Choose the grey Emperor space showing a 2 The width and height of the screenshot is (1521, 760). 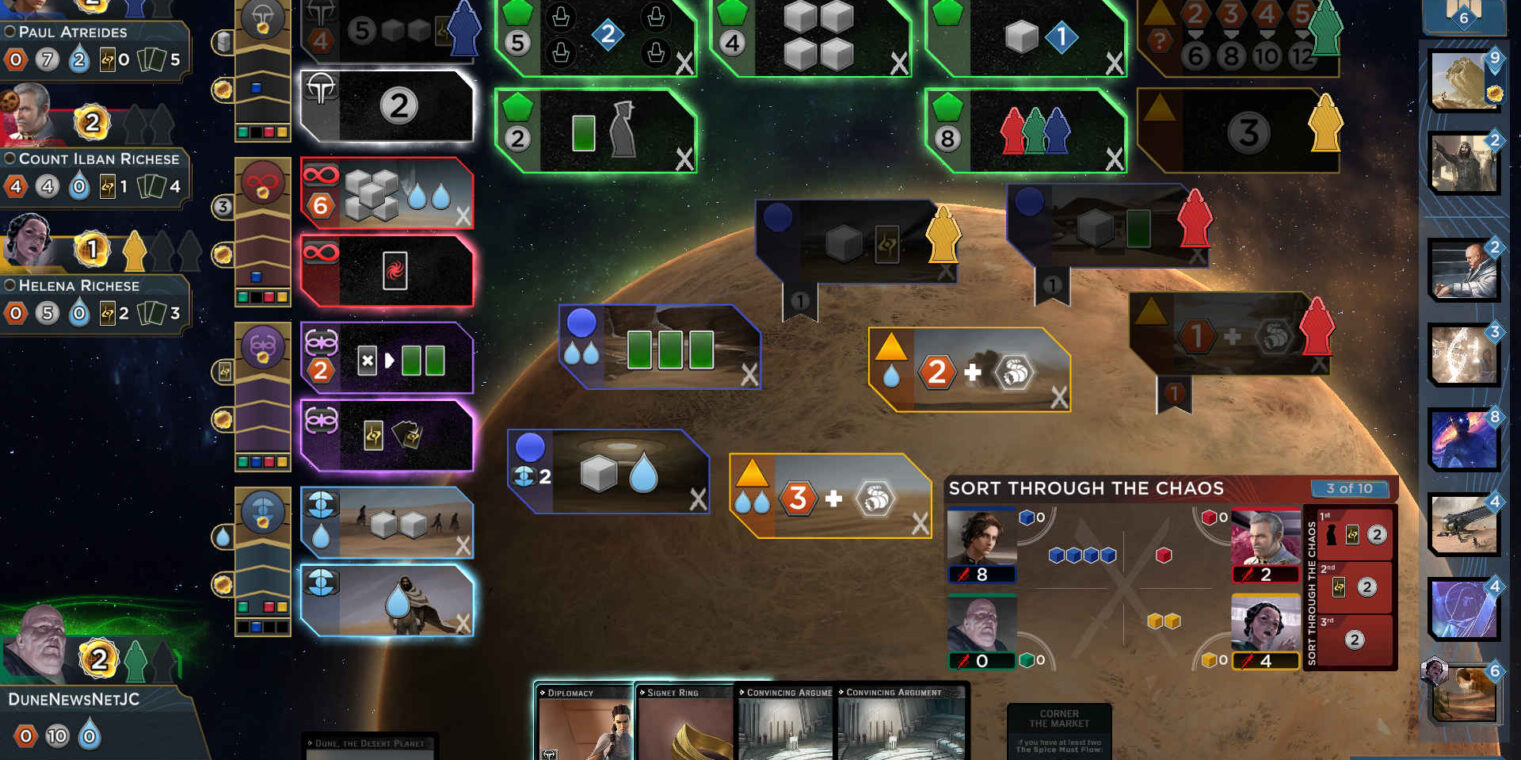click(387, 106)
